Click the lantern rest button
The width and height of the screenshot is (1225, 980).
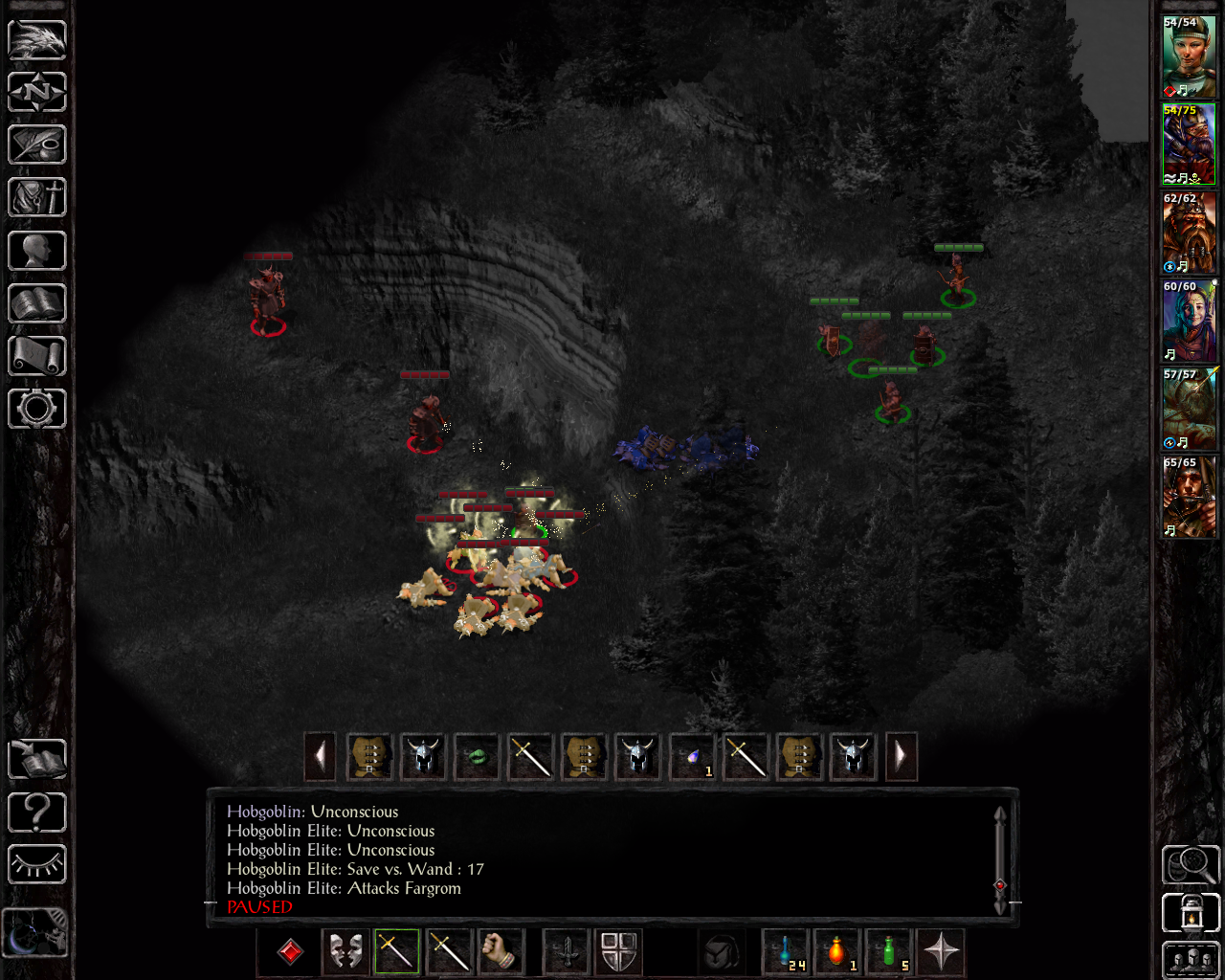tap(1191, 912)
